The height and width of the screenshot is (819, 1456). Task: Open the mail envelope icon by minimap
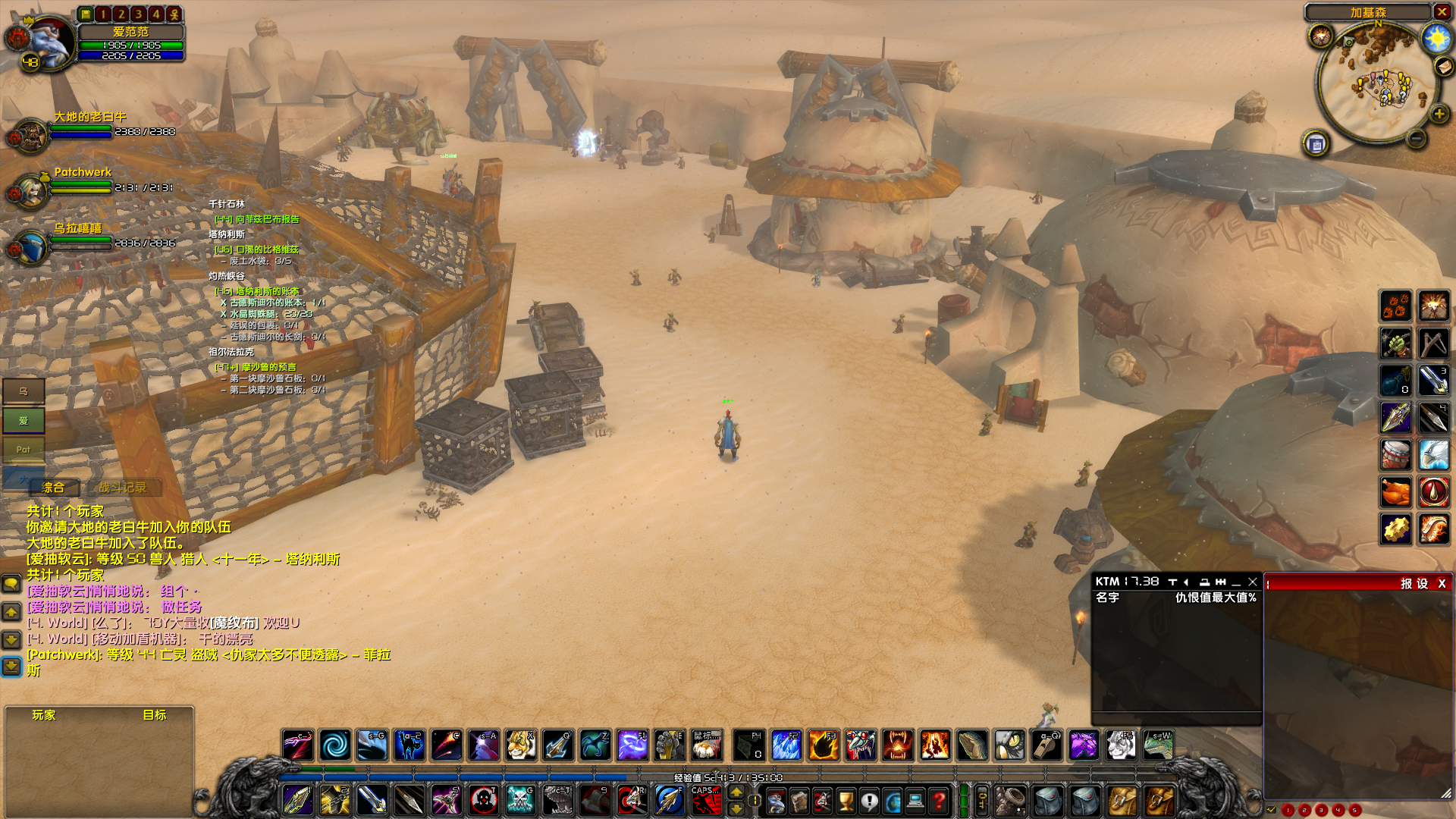pyautogui.click(x=1444, y=67)
